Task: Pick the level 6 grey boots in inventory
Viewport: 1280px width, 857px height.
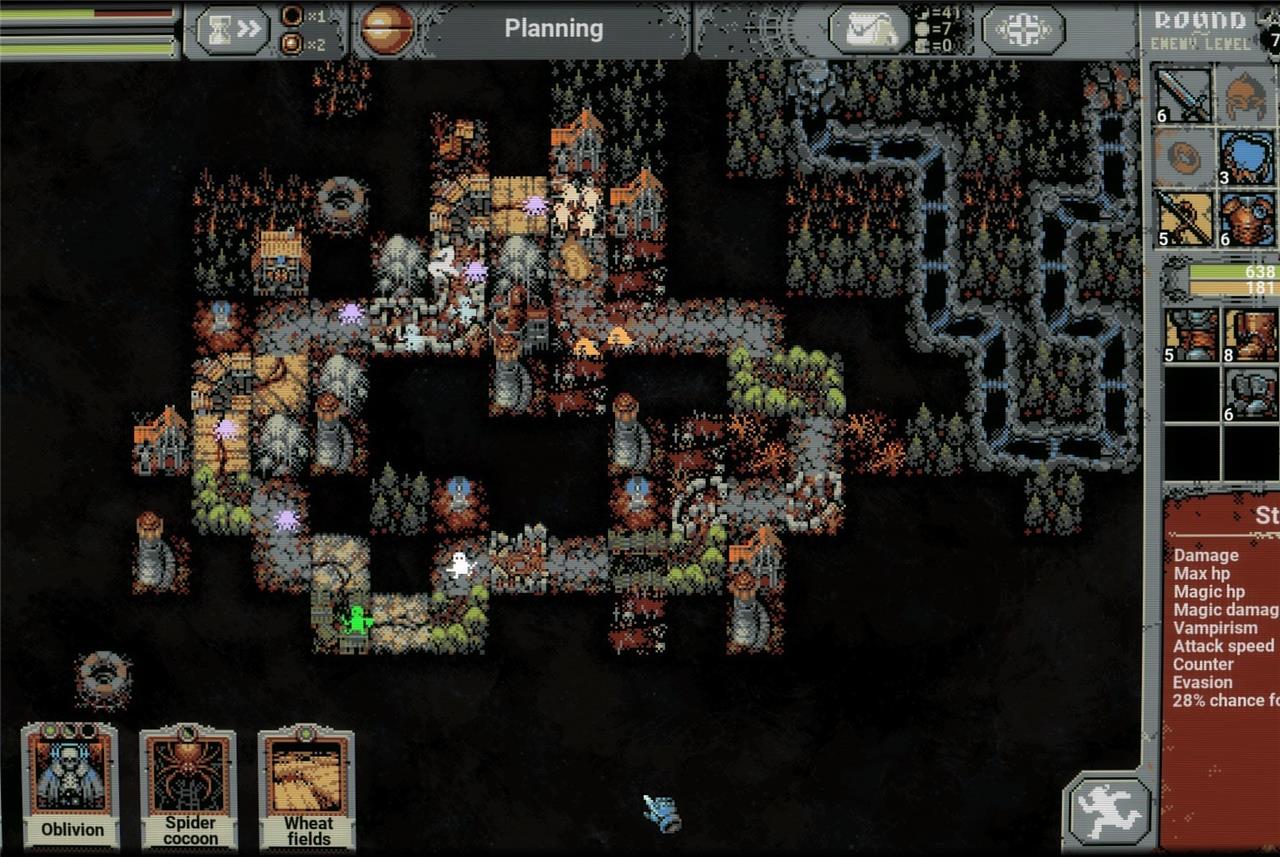Action: [x=1251, y=394]
